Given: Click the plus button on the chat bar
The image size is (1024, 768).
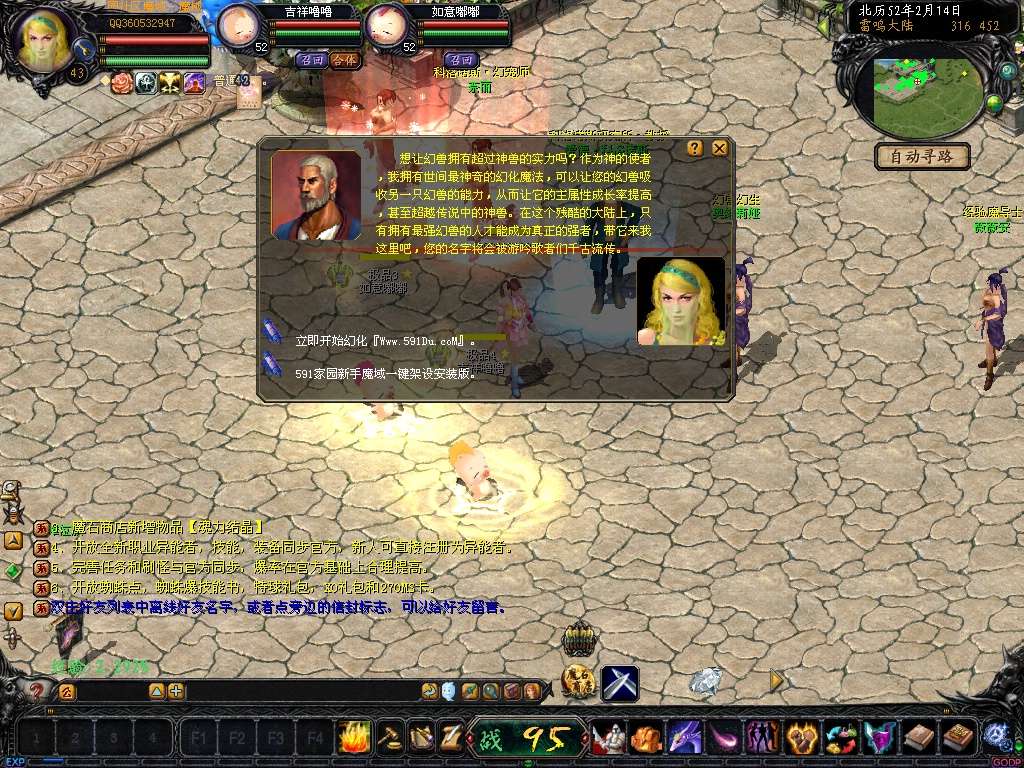Looking at the screenshot, I should point(176,691).
